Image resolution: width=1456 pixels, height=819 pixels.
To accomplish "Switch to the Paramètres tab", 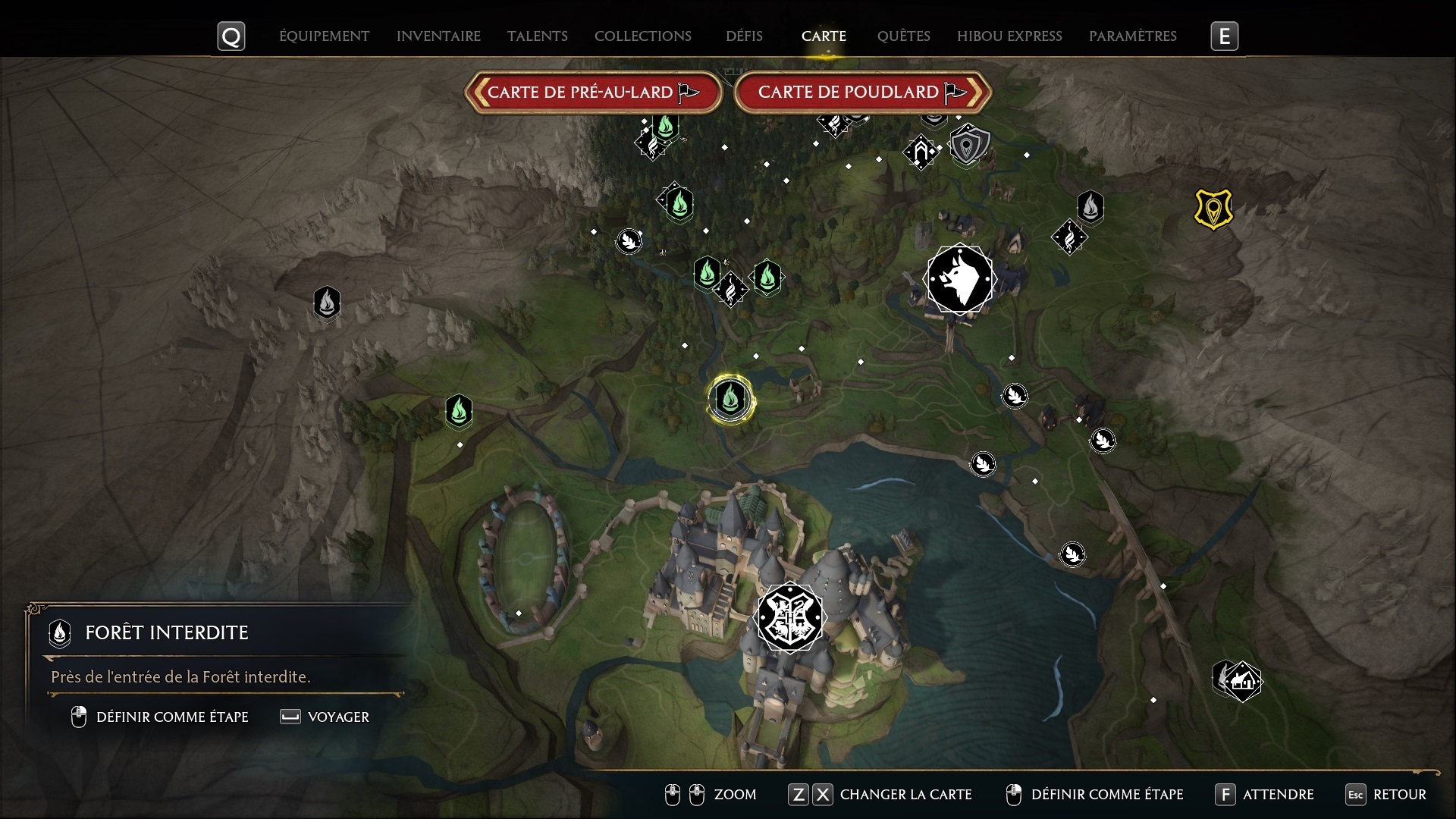I will coord(1132,36).
